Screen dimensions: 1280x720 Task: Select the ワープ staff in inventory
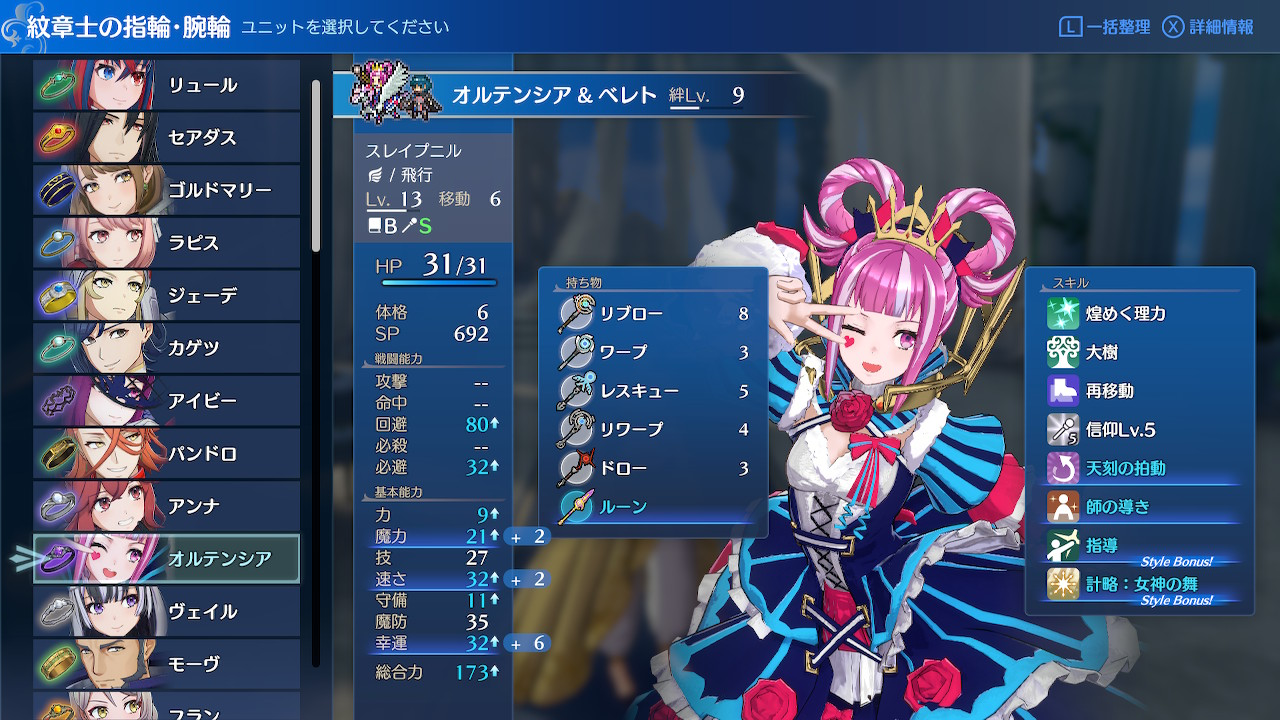click(x=653, y=352)
